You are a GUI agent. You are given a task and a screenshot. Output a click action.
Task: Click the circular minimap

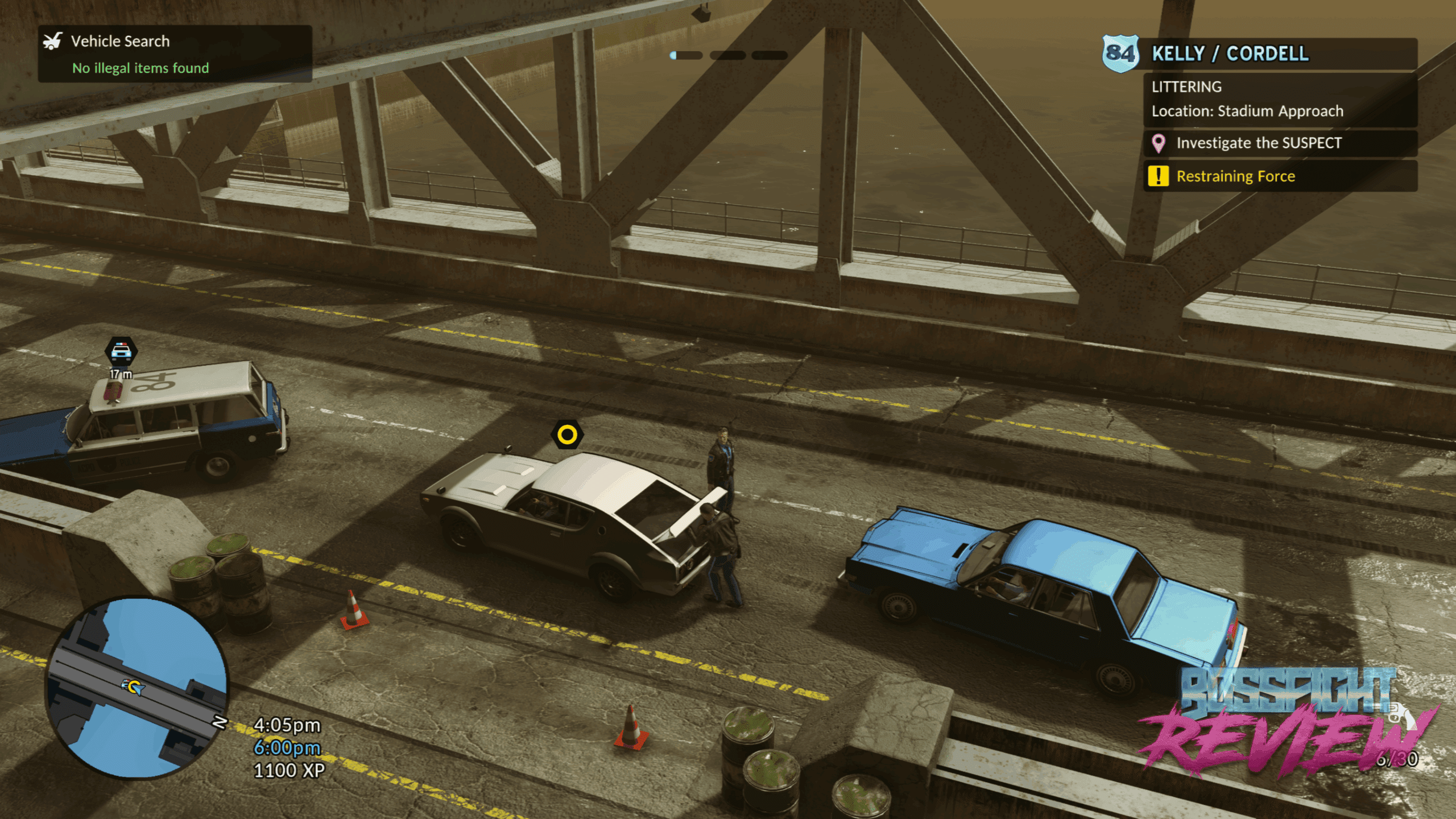[x=137, y=687]
